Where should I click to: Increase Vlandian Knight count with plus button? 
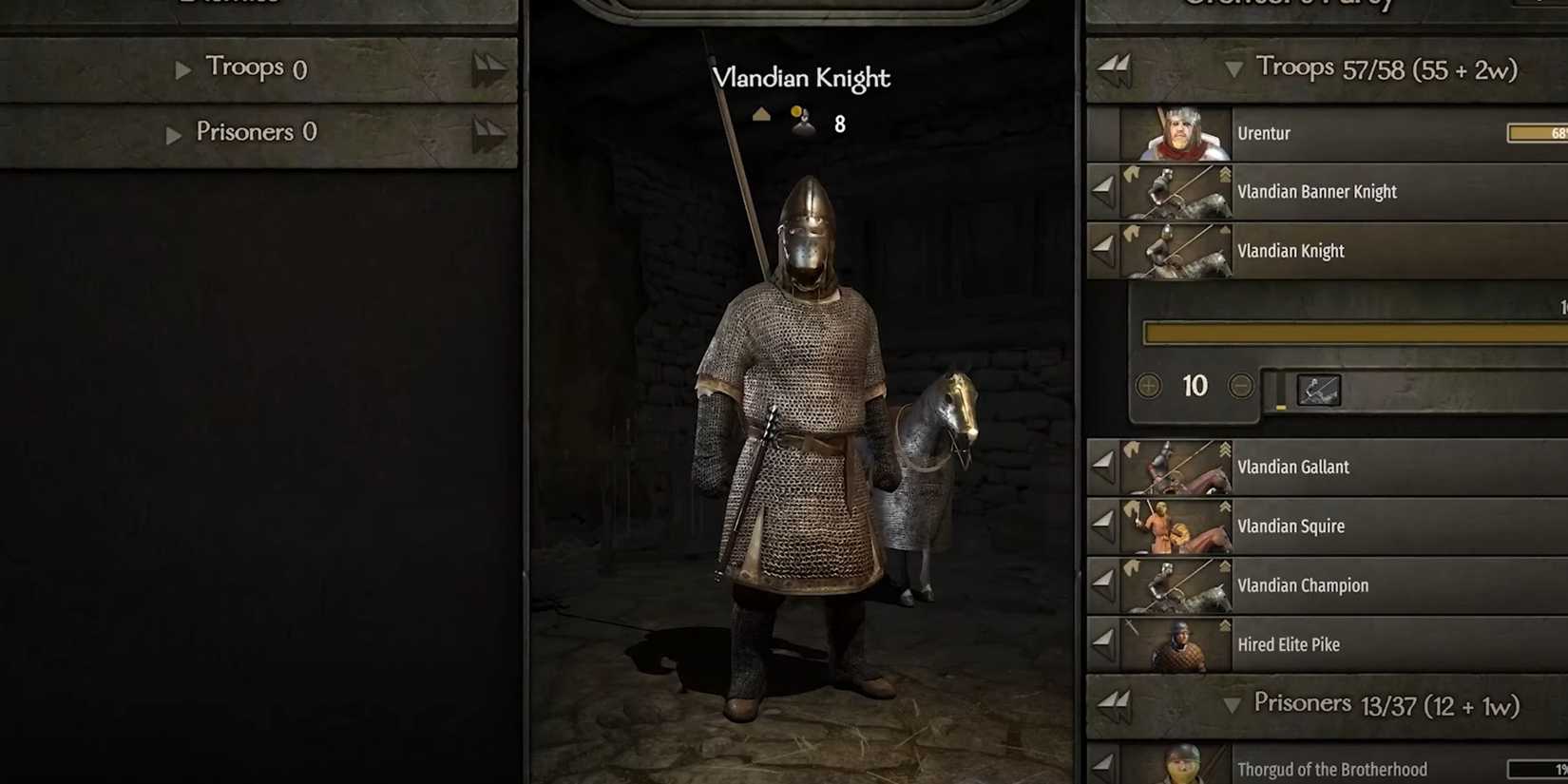point(1149,386)
